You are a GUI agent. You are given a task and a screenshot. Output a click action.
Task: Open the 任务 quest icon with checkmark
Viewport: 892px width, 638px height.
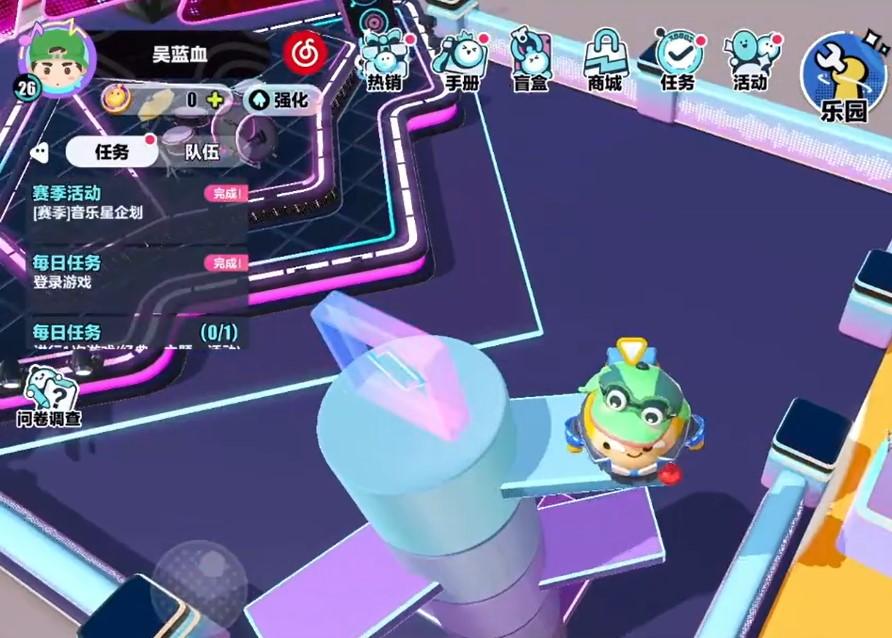tap(677, 60)
